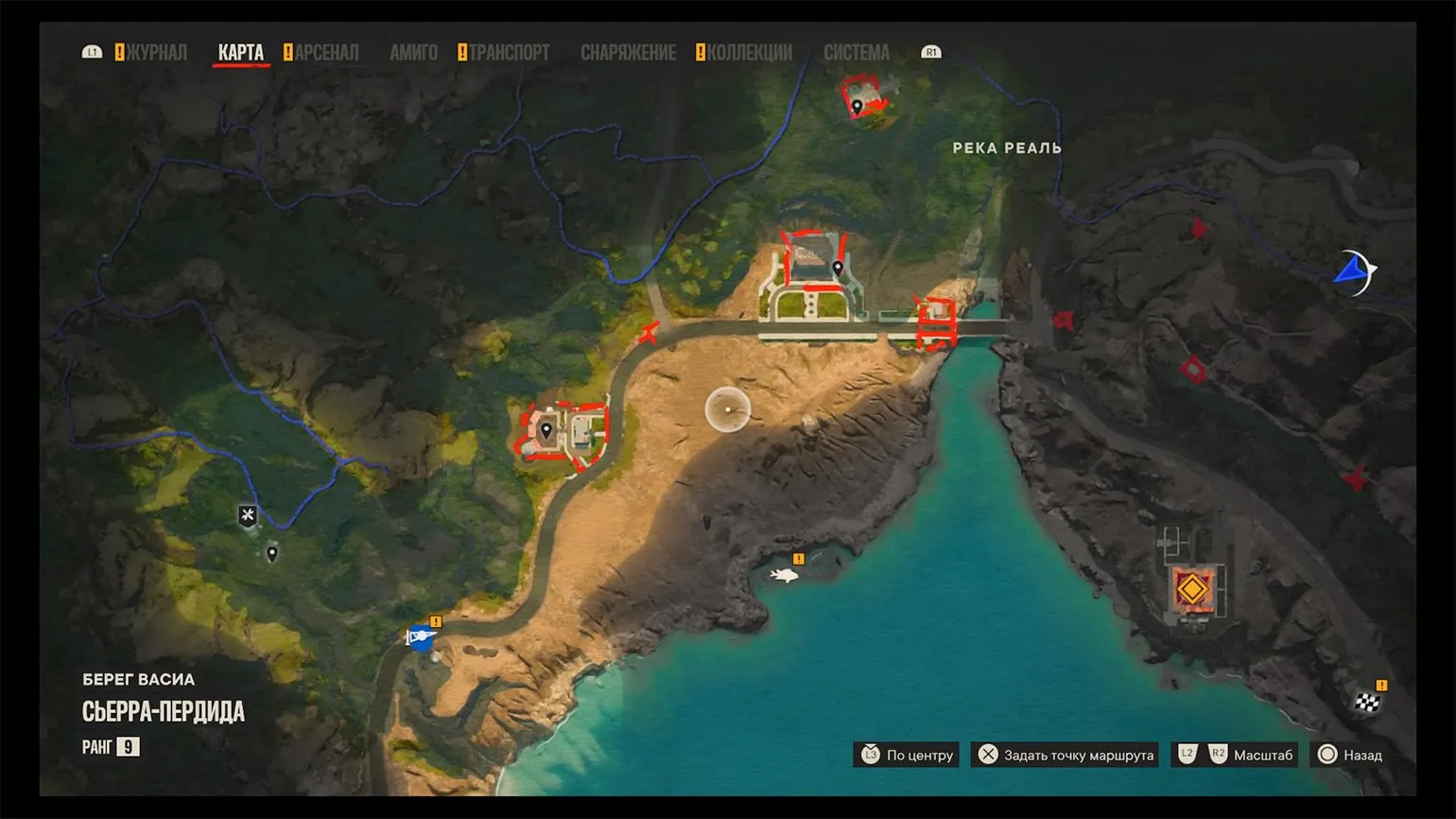This screenshot has width=1456, height=819.
Task: Go to the Амиго tab
Action: click(x=413, y=53)
